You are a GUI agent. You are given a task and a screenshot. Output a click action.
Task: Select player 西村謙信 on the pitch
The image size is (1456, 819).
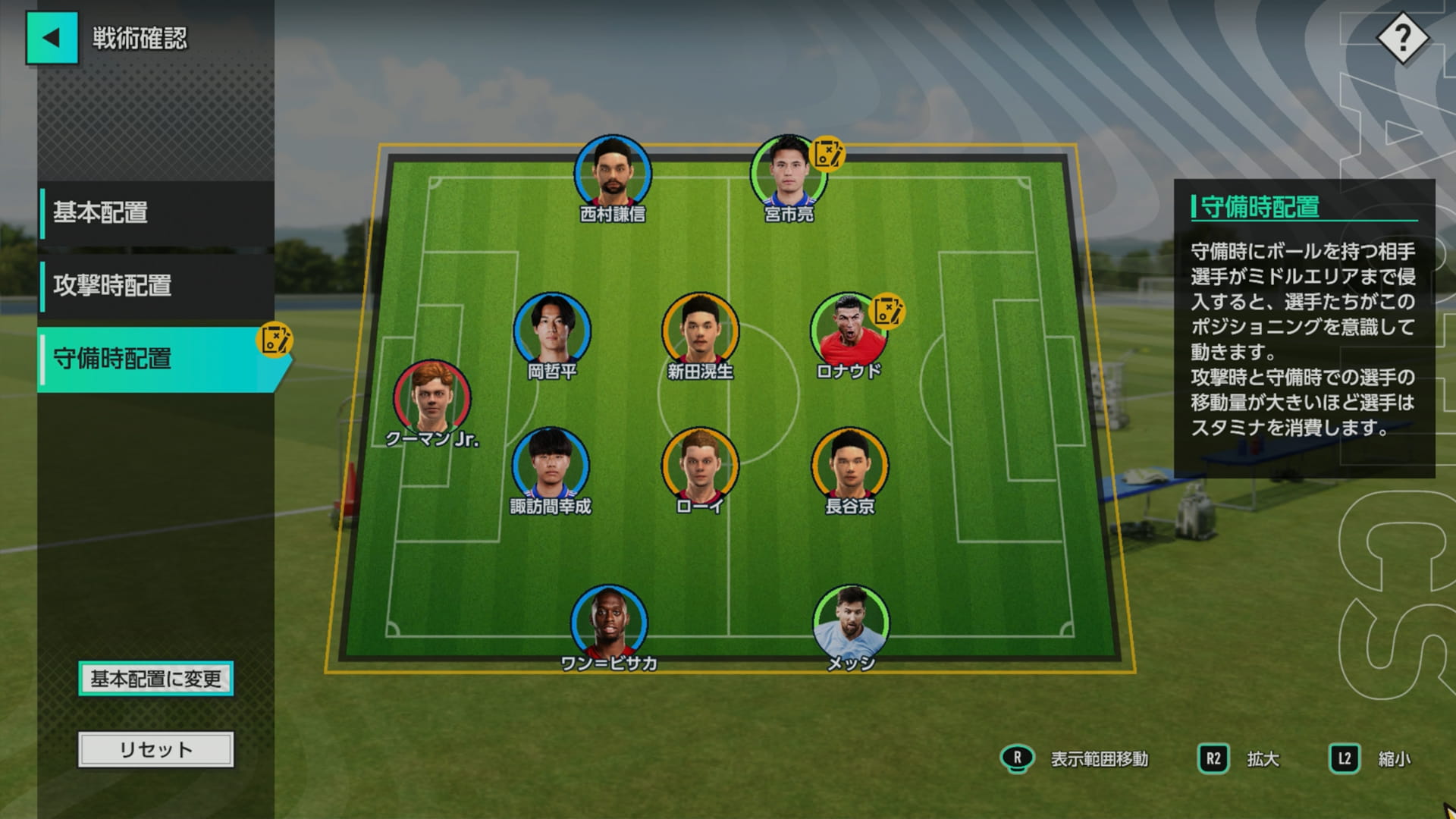pyautogui.click(x=612, y=173)
